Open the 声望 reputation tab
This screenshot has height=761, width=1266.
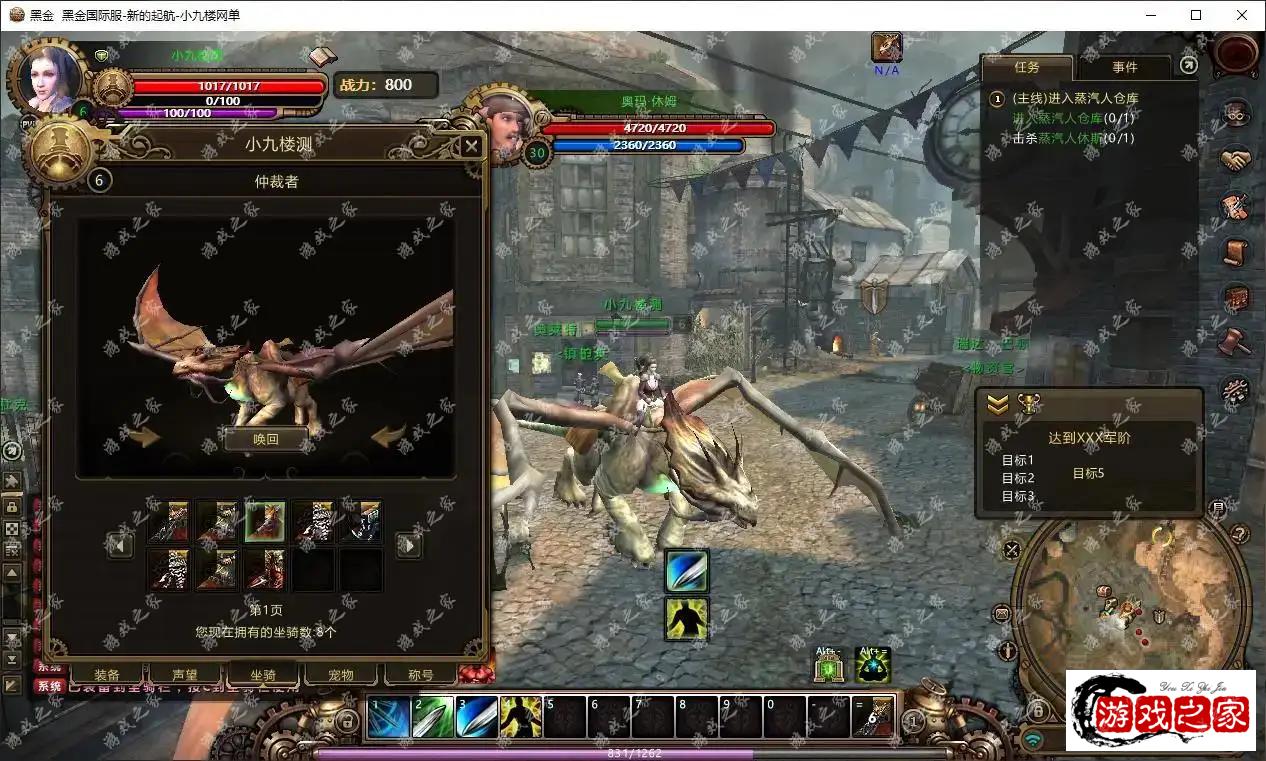(185, 675)
